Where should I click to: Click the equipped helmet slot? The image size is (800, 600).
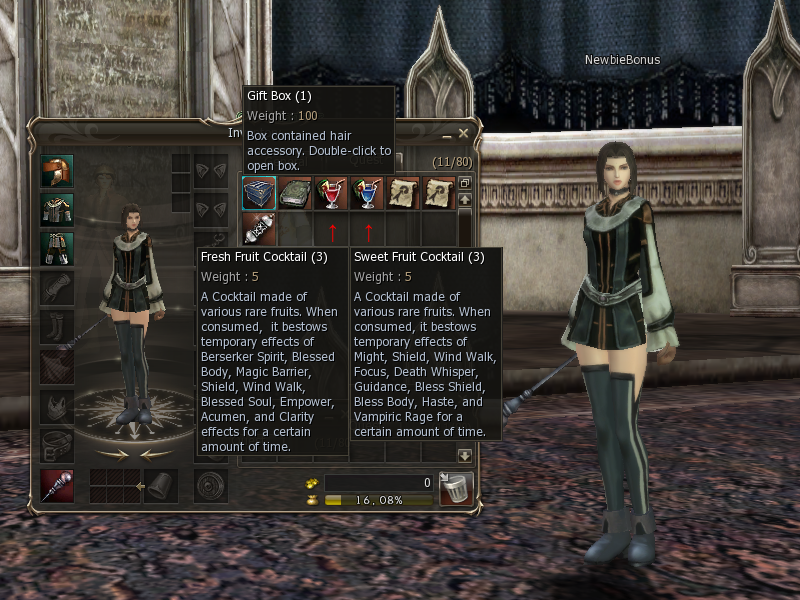point(57,171)
